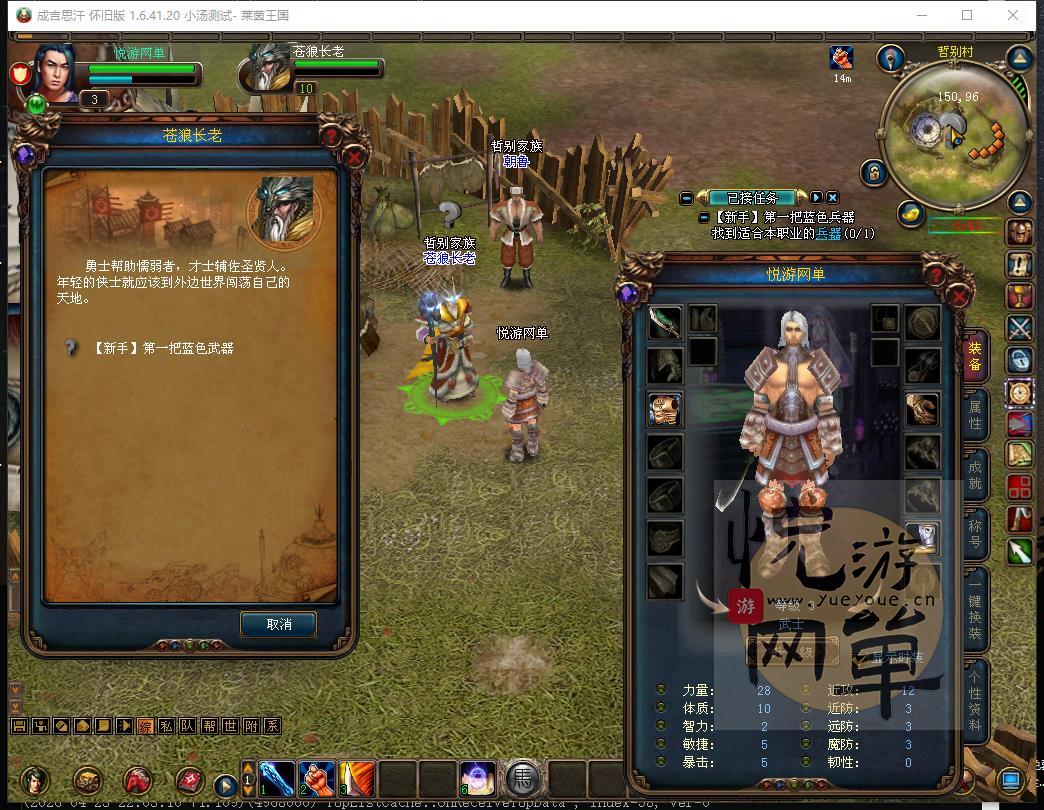
Task: Click the 兵器 link in quest tracker
Action: [x=828, y=234]
